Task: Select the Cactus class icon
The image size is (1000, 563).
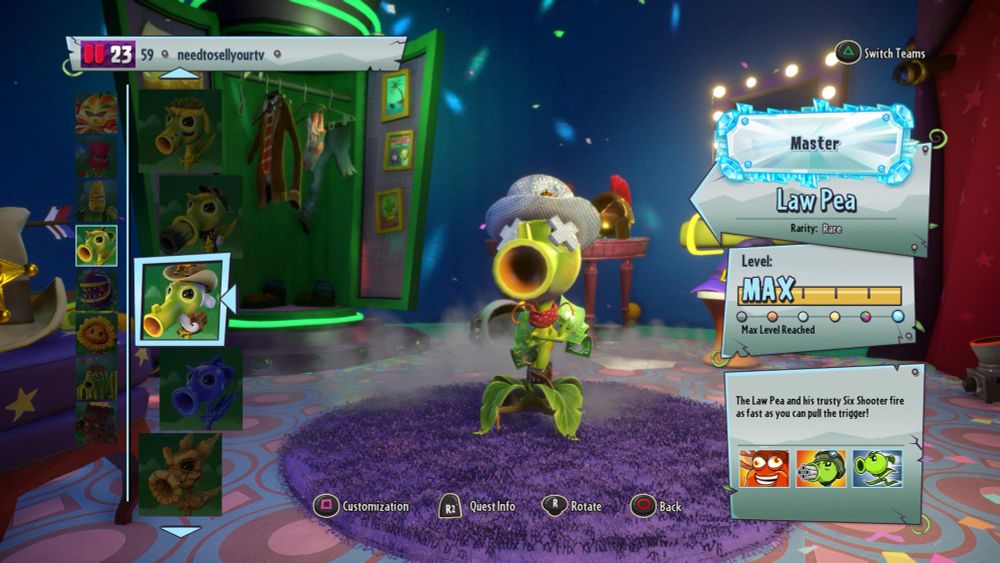Action: [x=96, y=378]
